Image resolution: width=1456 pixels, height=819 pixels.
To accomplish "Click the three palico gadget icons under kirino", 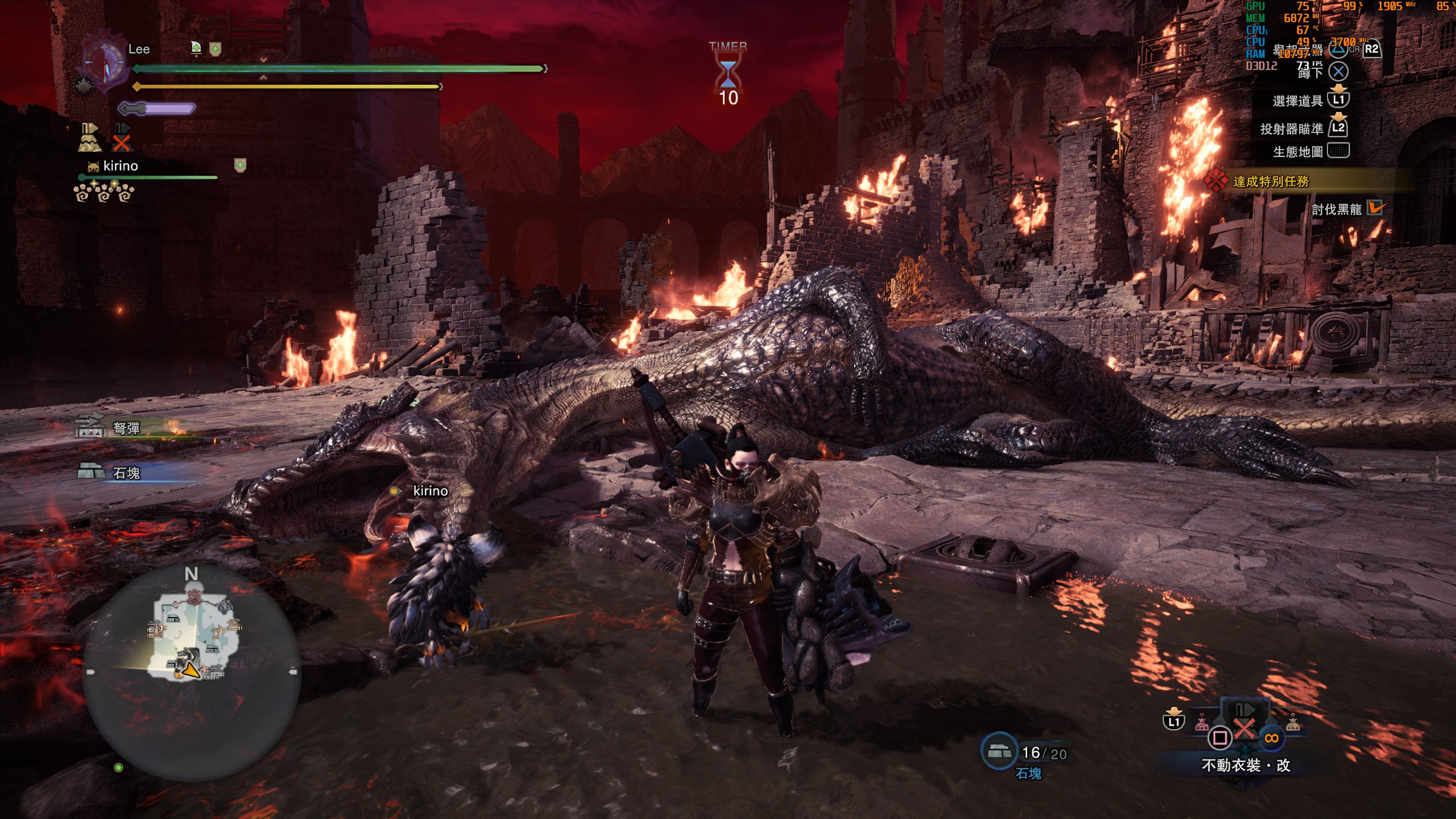I will pyautogui.click(x=104, y=193).
